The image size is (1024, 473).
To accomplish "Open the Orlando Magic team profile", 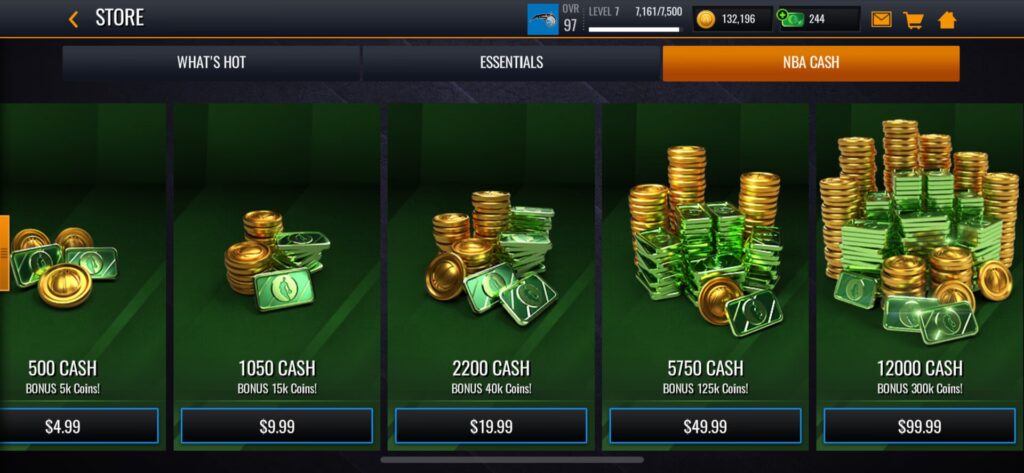I will point(543,19).
